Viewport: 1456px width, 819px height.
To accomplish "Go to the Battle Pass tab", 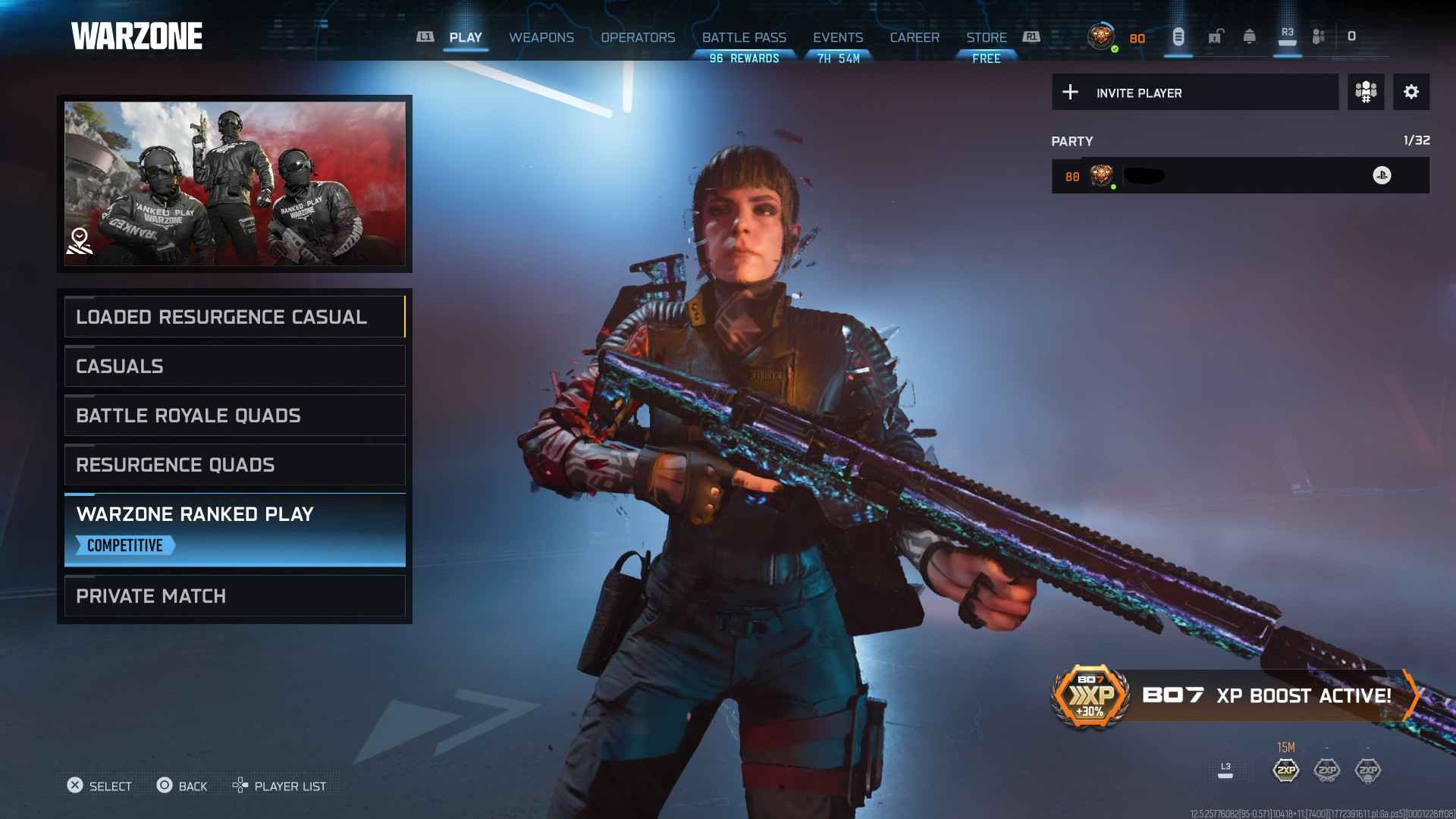I will (x=744, y=37).
